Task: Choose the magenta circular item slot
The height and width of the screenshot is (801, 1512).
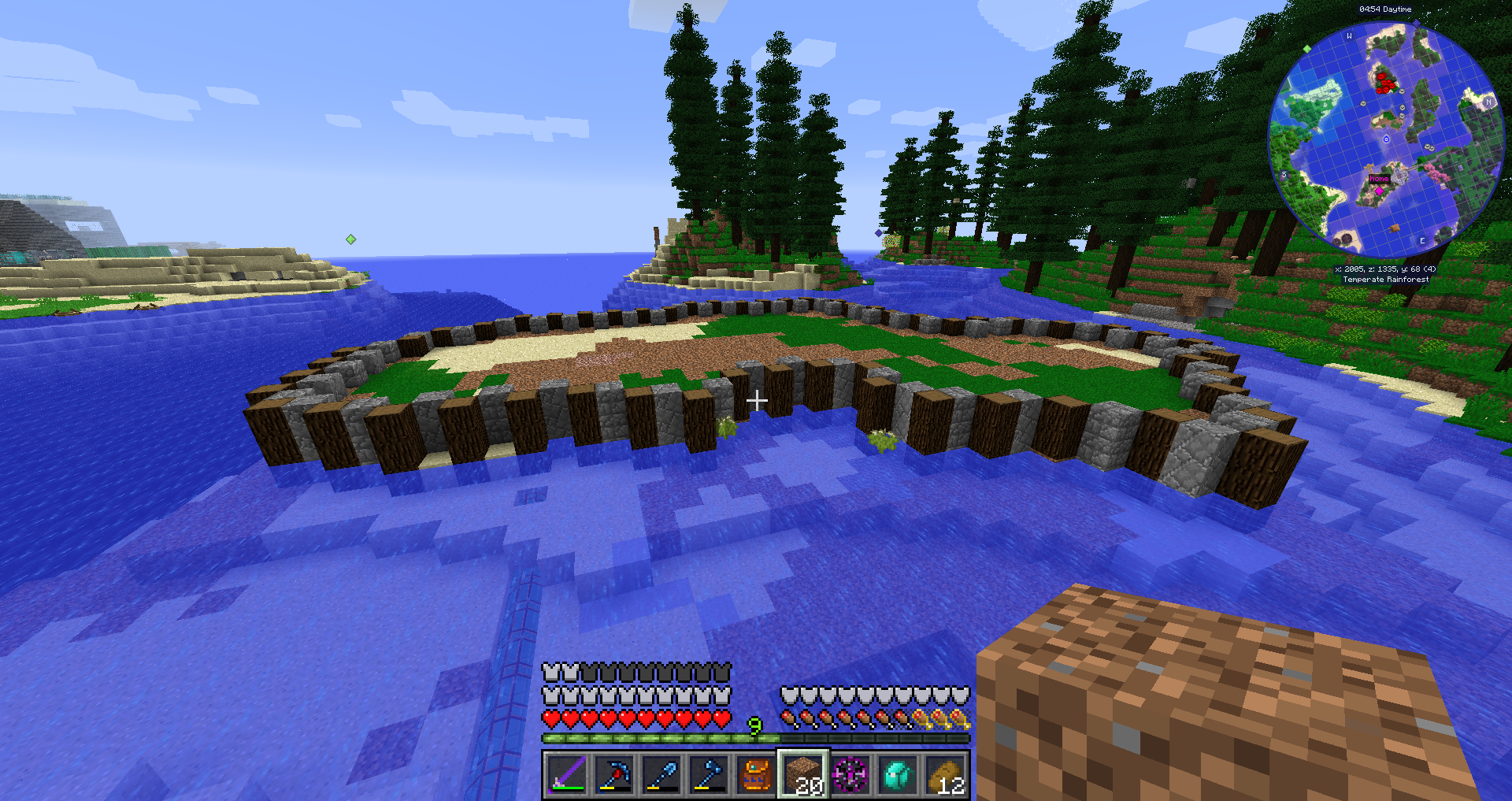Action: 850,774
